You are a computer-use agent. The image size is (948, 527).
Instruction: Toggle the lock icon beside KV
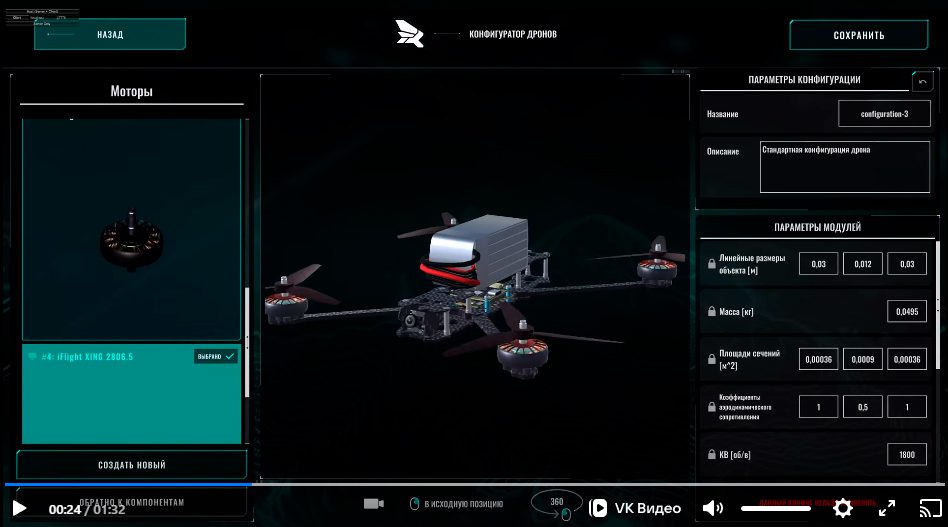pos(711,455)
